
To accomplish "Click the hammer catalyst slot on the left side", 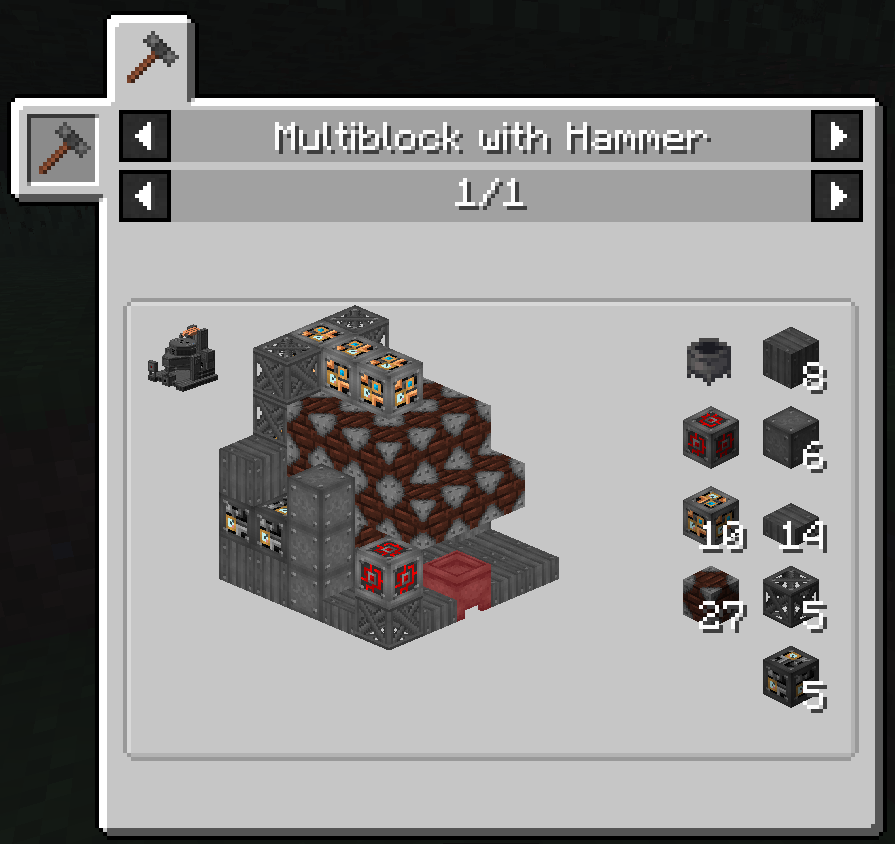I will coord(62,147).
